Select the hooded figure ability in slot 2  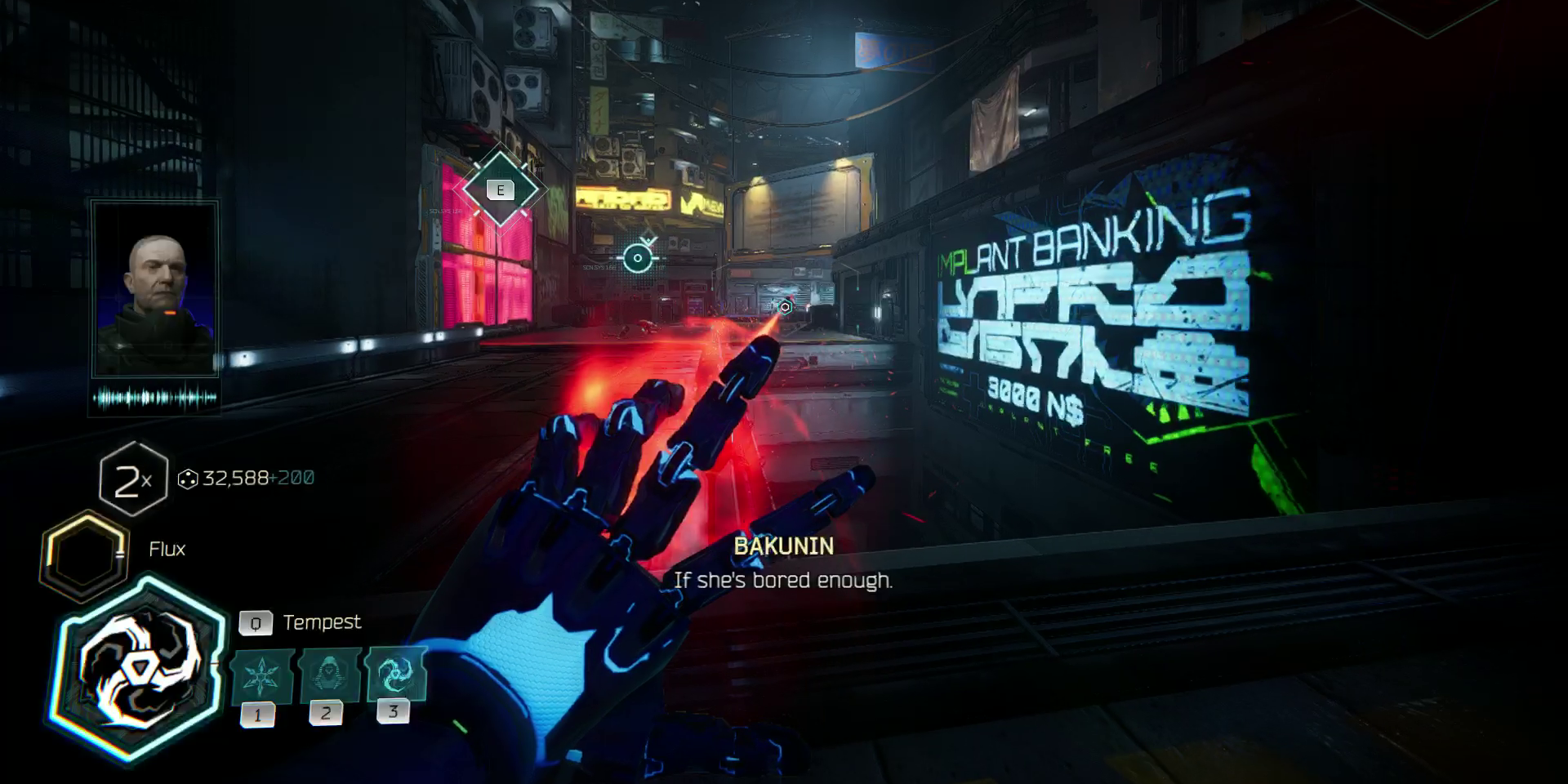(x=330, y=675)
